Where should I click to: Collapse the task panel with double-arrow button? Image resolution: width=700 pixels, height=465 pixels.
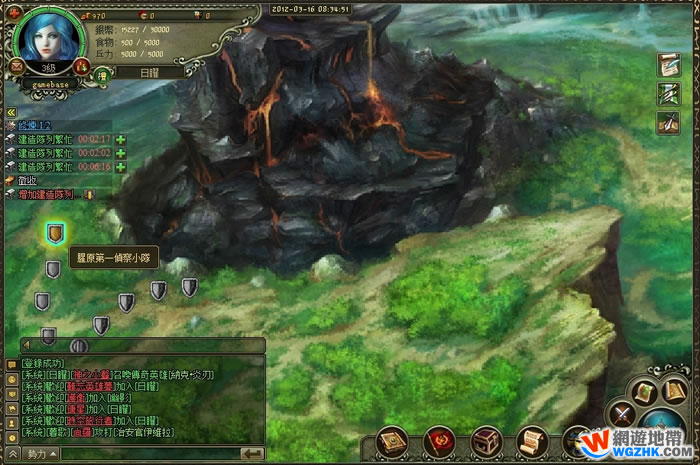[x=9, y=113]
